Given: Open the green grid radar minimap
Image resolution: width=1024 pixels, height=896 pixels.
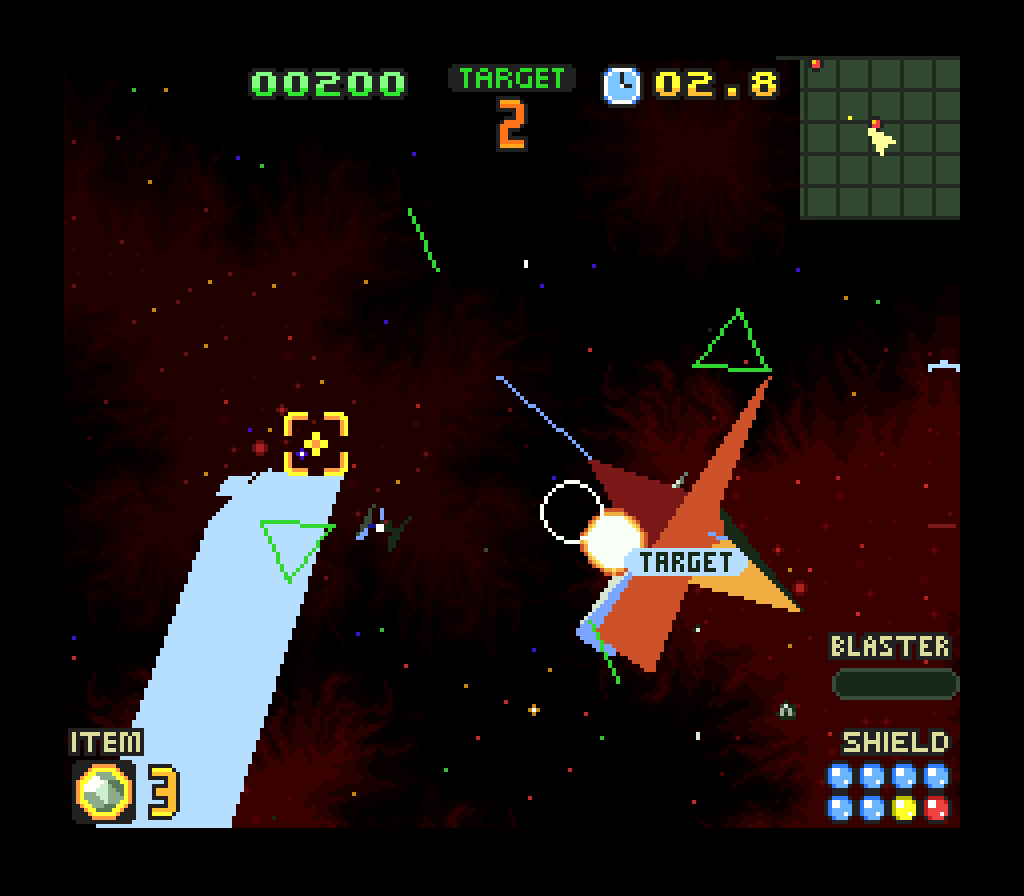Looking at the screenshot, I should pos(880,138).
